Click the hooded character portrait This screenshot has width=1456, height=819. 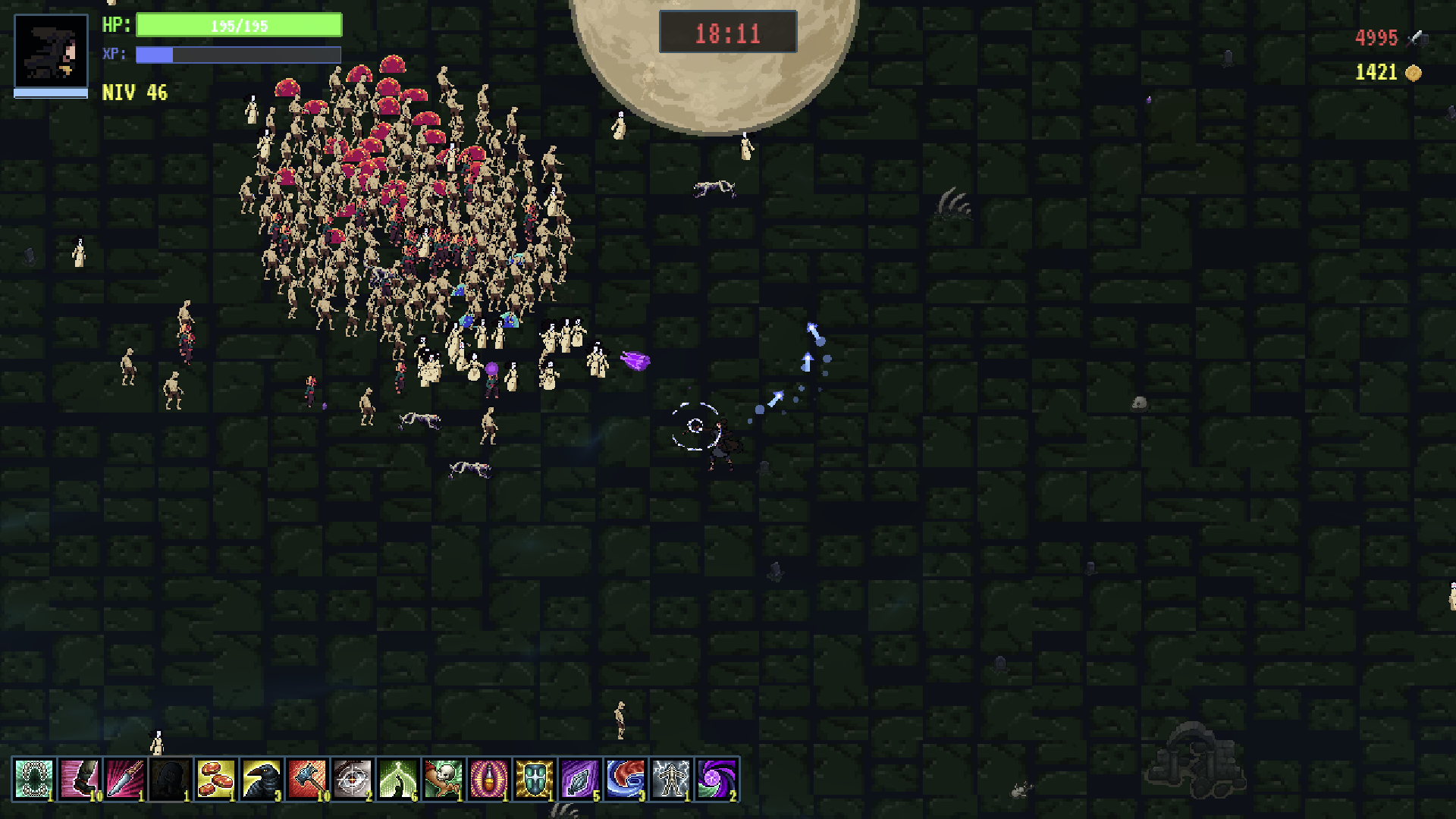click(51, 50)
